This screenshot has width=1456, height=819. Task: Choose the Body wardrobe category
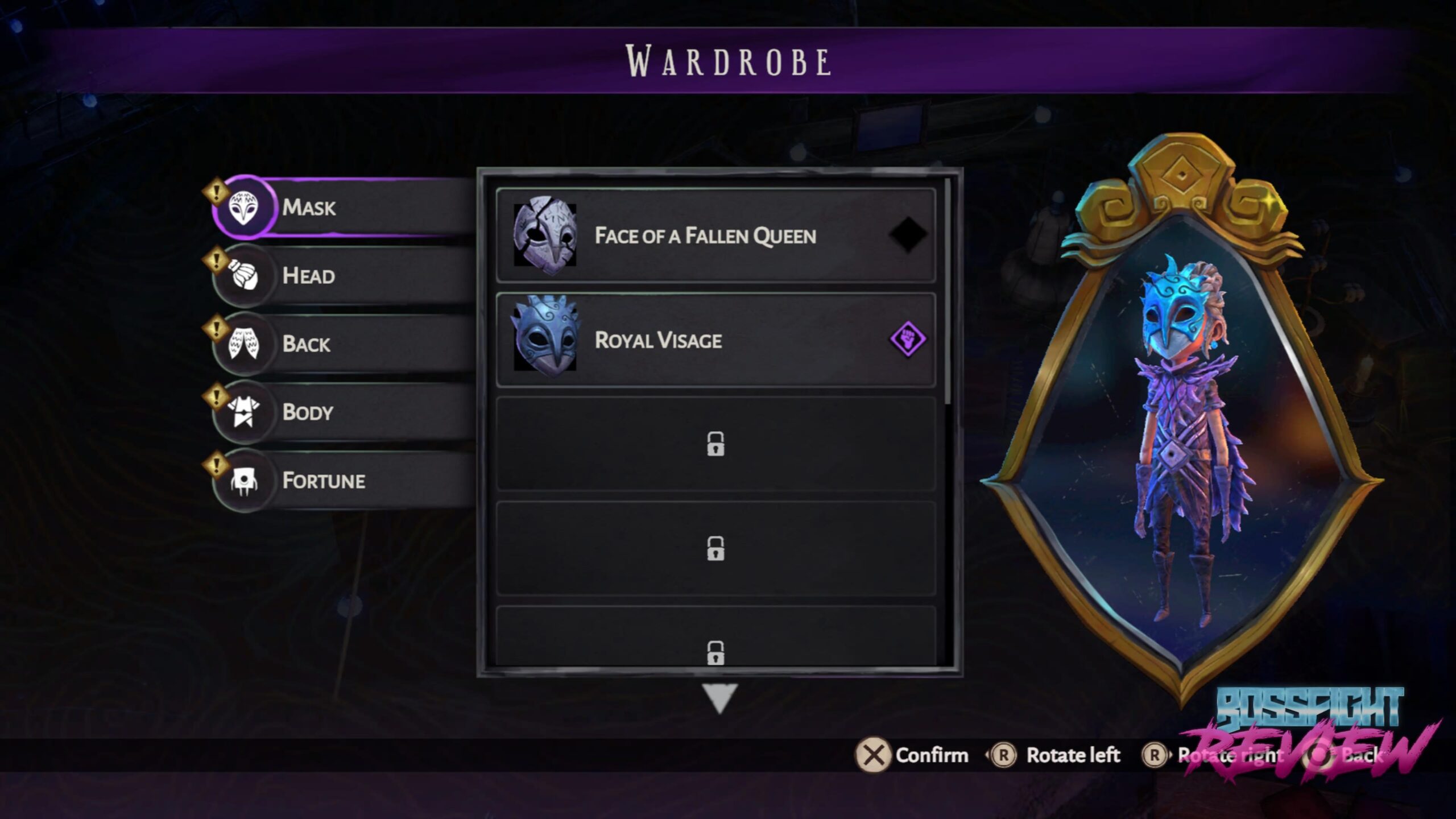[341, 412]
